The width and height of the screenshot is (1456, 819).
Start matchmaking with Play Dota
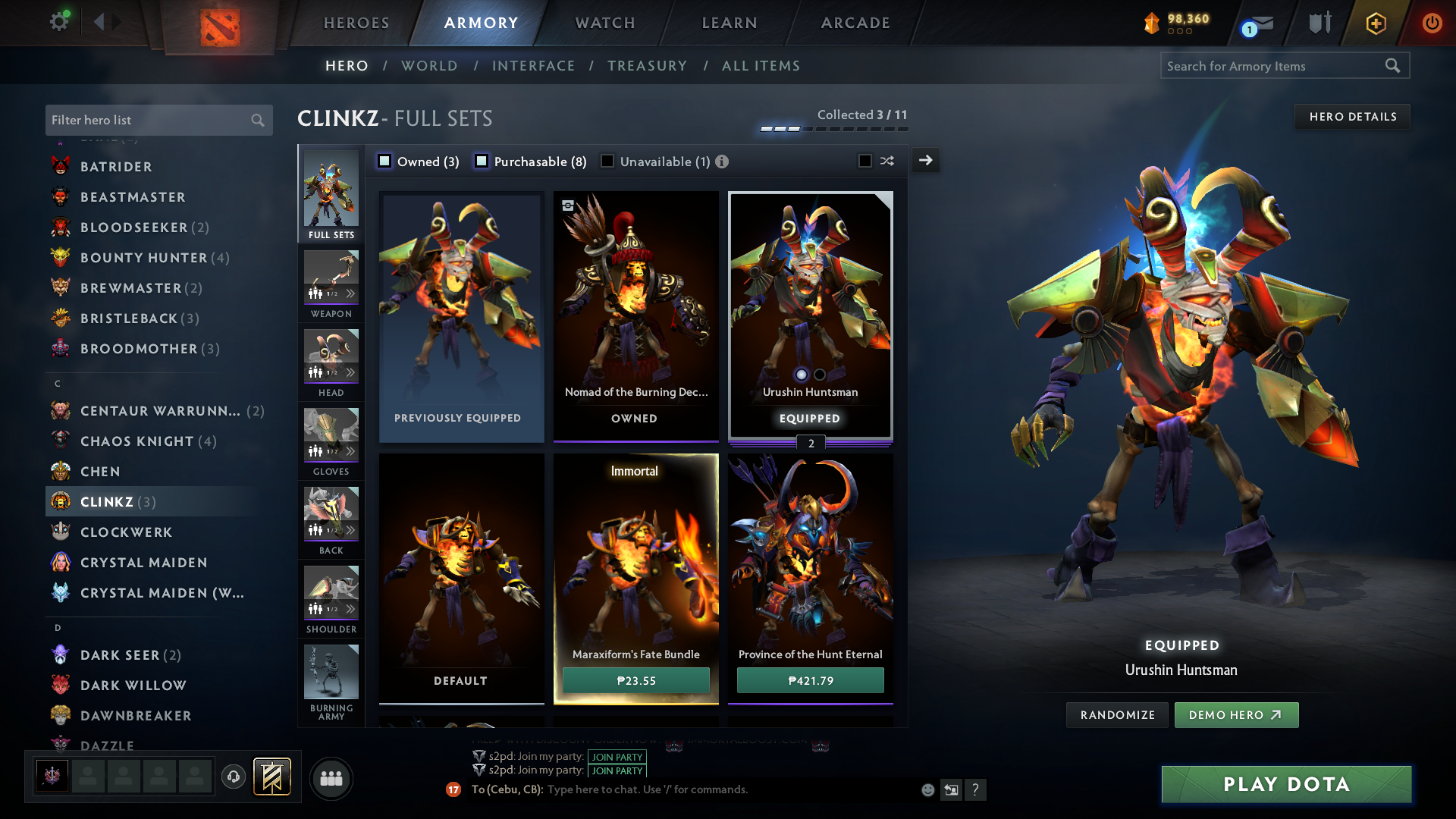click(x=1286, y=784)
